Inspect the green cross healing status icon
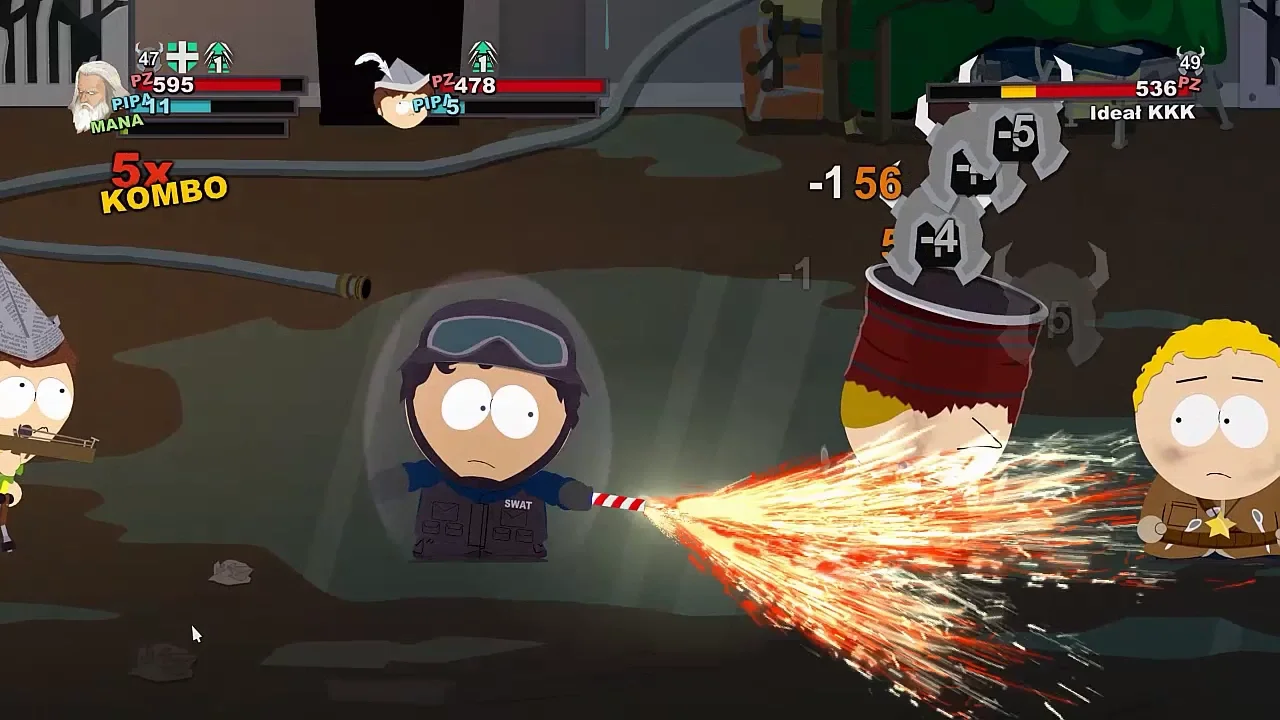The height and width of the screenshot is (720, 1280). click(182, 57)
